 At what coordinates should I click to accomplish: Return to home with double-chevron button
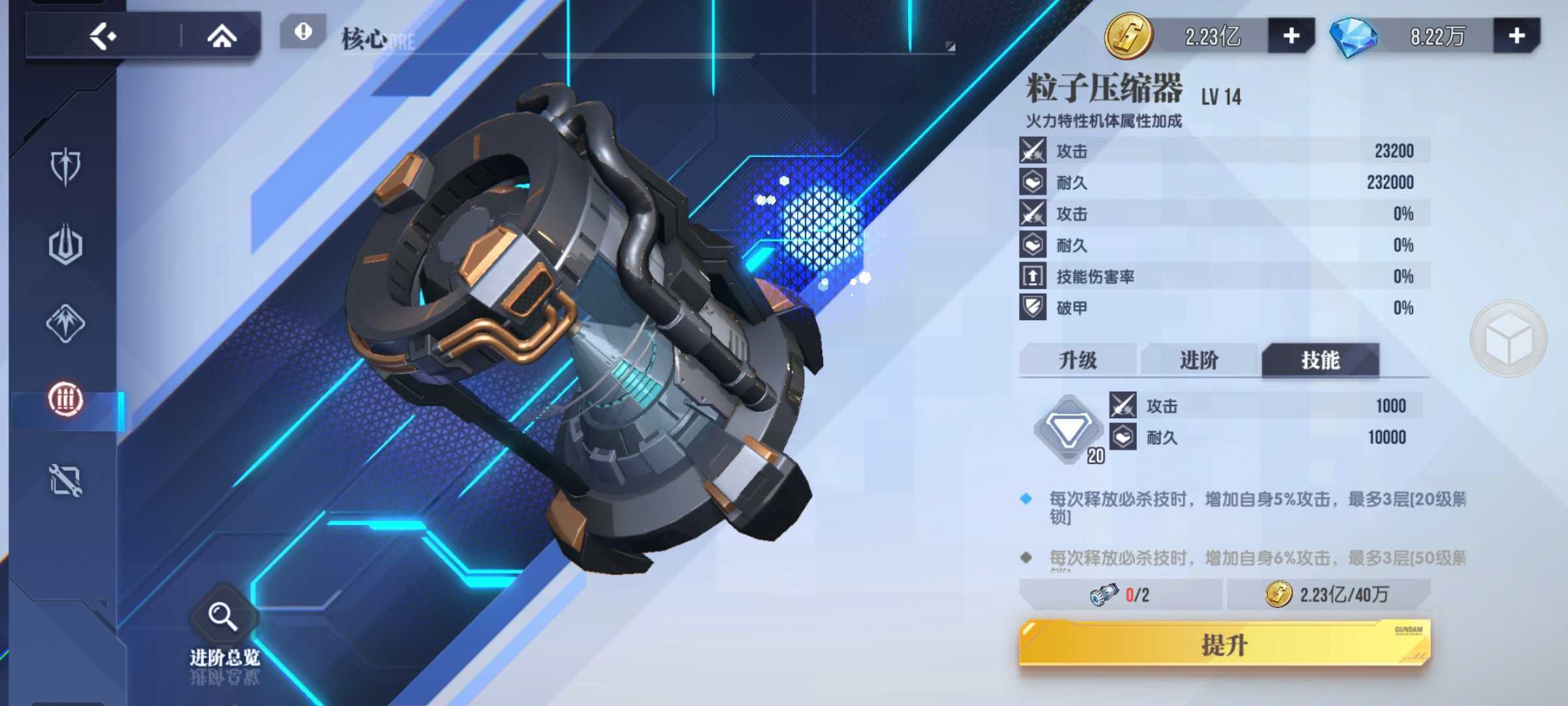(221, 37)
